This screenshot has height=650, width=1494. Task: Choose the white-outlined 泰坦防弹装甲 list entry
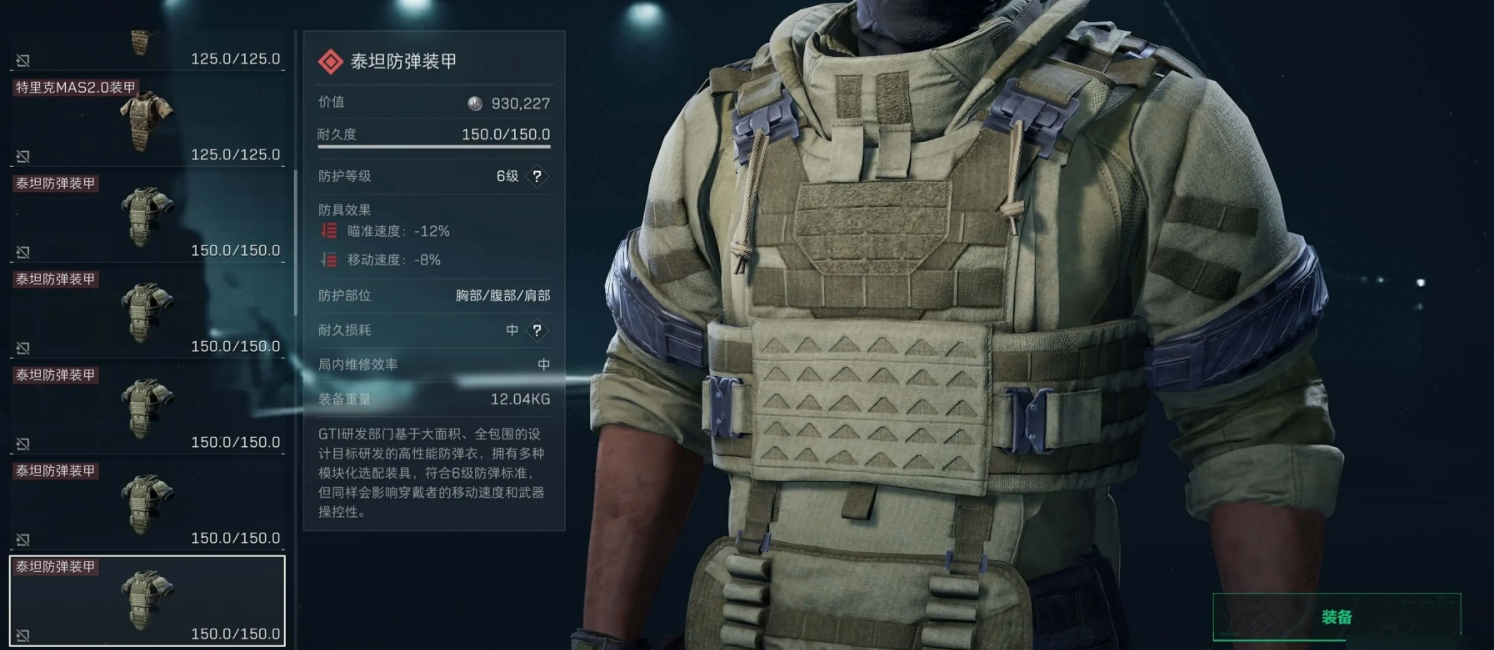(147, 600)
